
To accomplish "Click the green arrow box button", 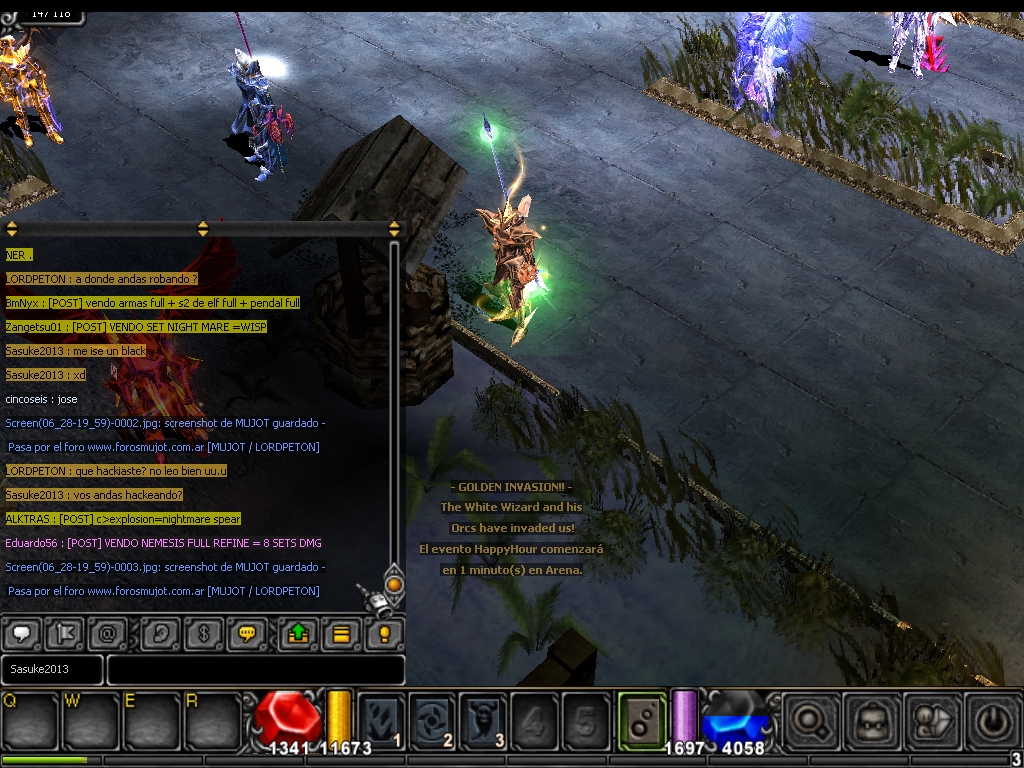I will point(298,633).
